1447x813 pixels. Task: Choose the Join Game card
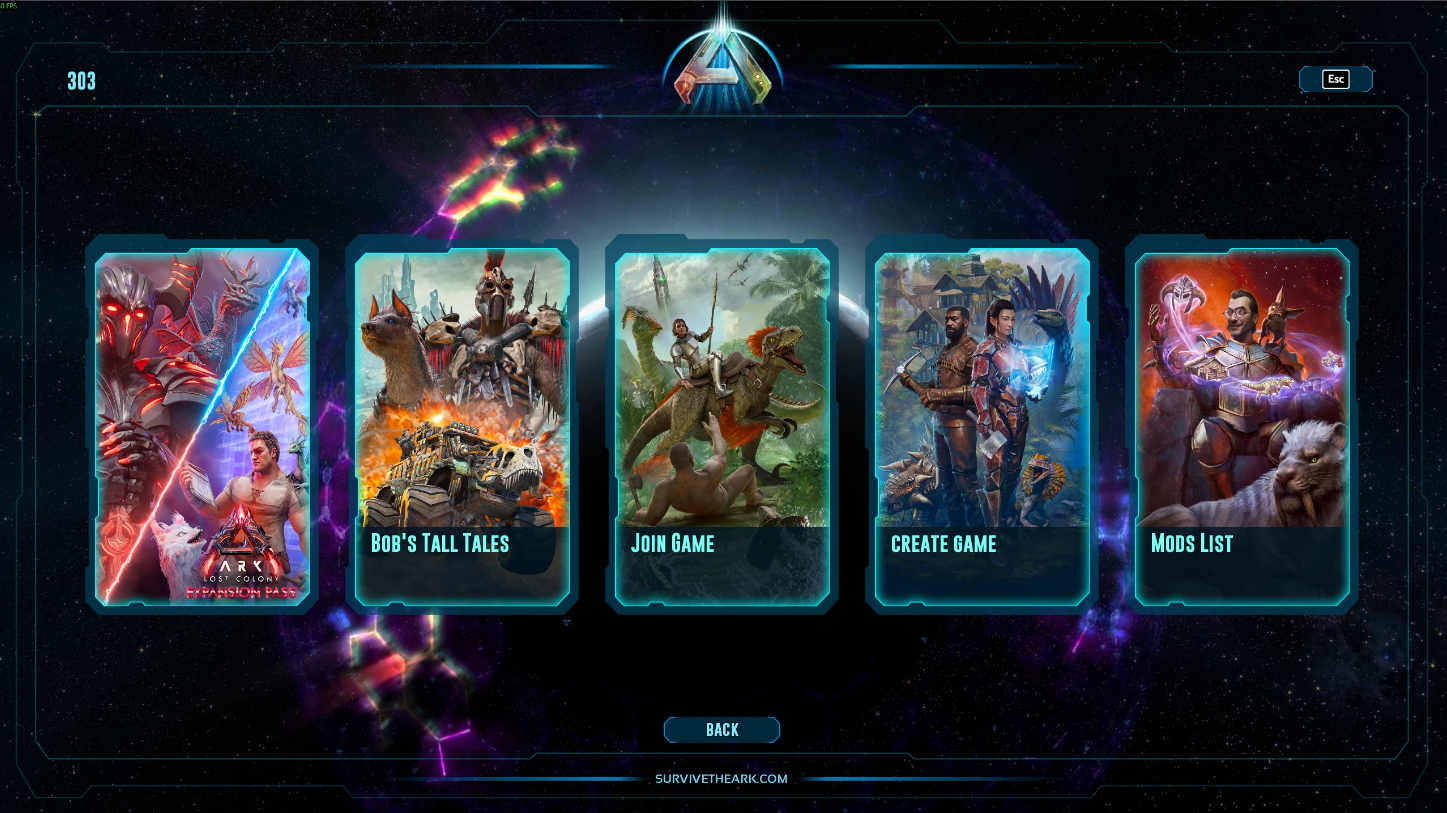click(722, 425)
